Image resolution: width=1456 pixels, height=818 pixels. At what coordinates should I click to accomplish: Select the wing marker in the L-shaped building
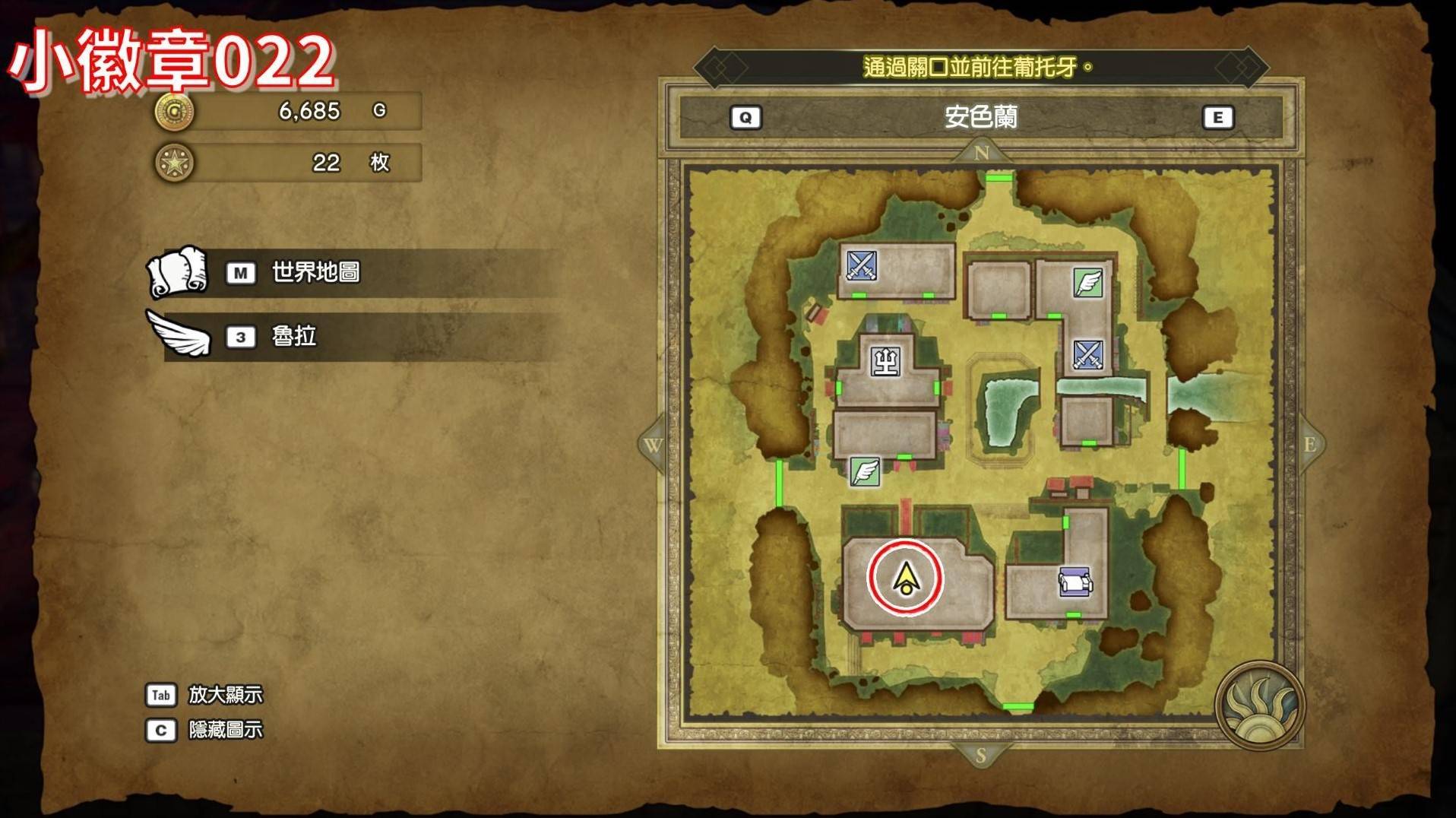(x=1087, y=282)
